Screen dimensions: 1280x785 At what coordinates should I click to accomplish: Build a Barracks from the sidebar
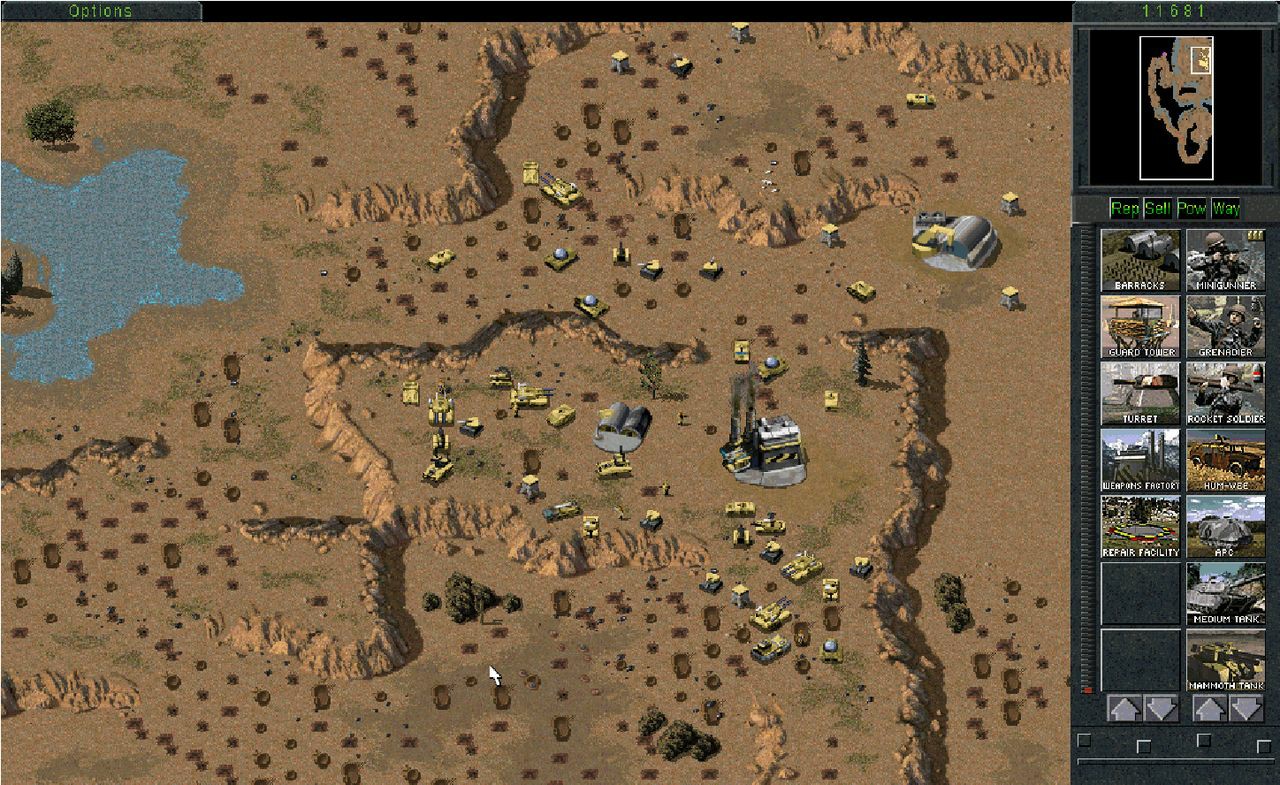coord(1141,260)
